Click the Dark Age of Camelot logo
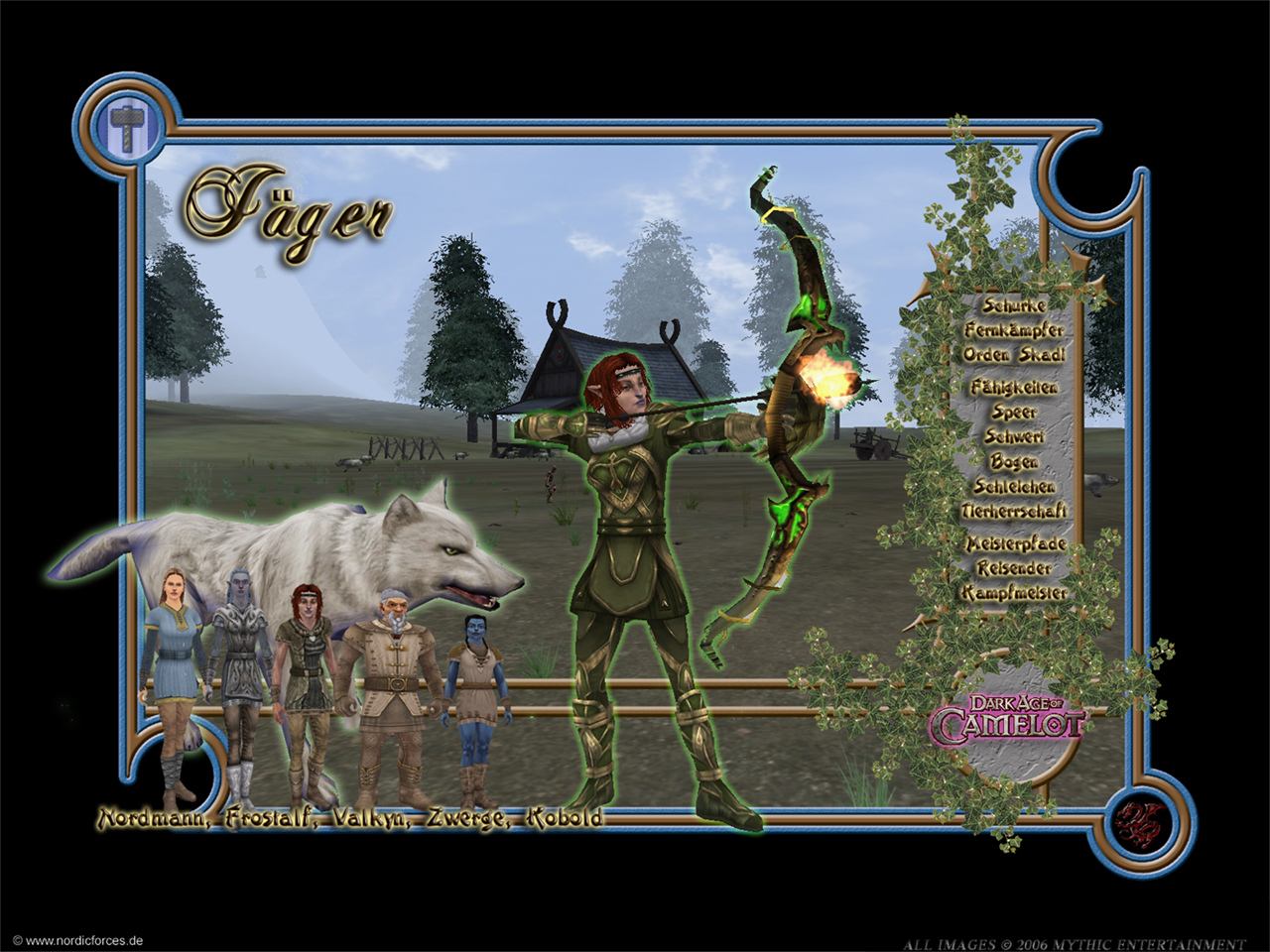Screen dimensions: 1270x952 click(1006, 720)
